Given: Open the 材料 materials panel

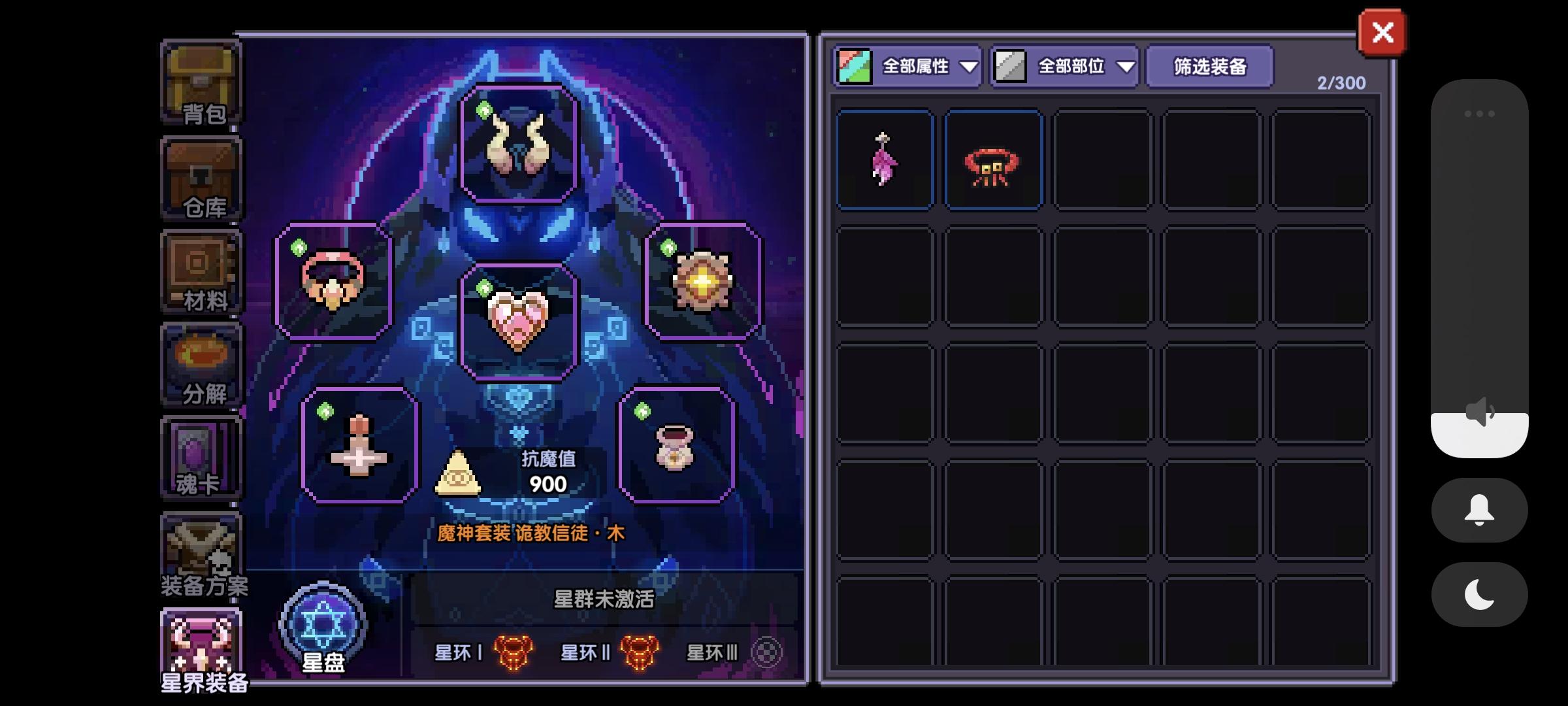Looking at the screenshot, I should pyautogui.click(x=201, y=270).
